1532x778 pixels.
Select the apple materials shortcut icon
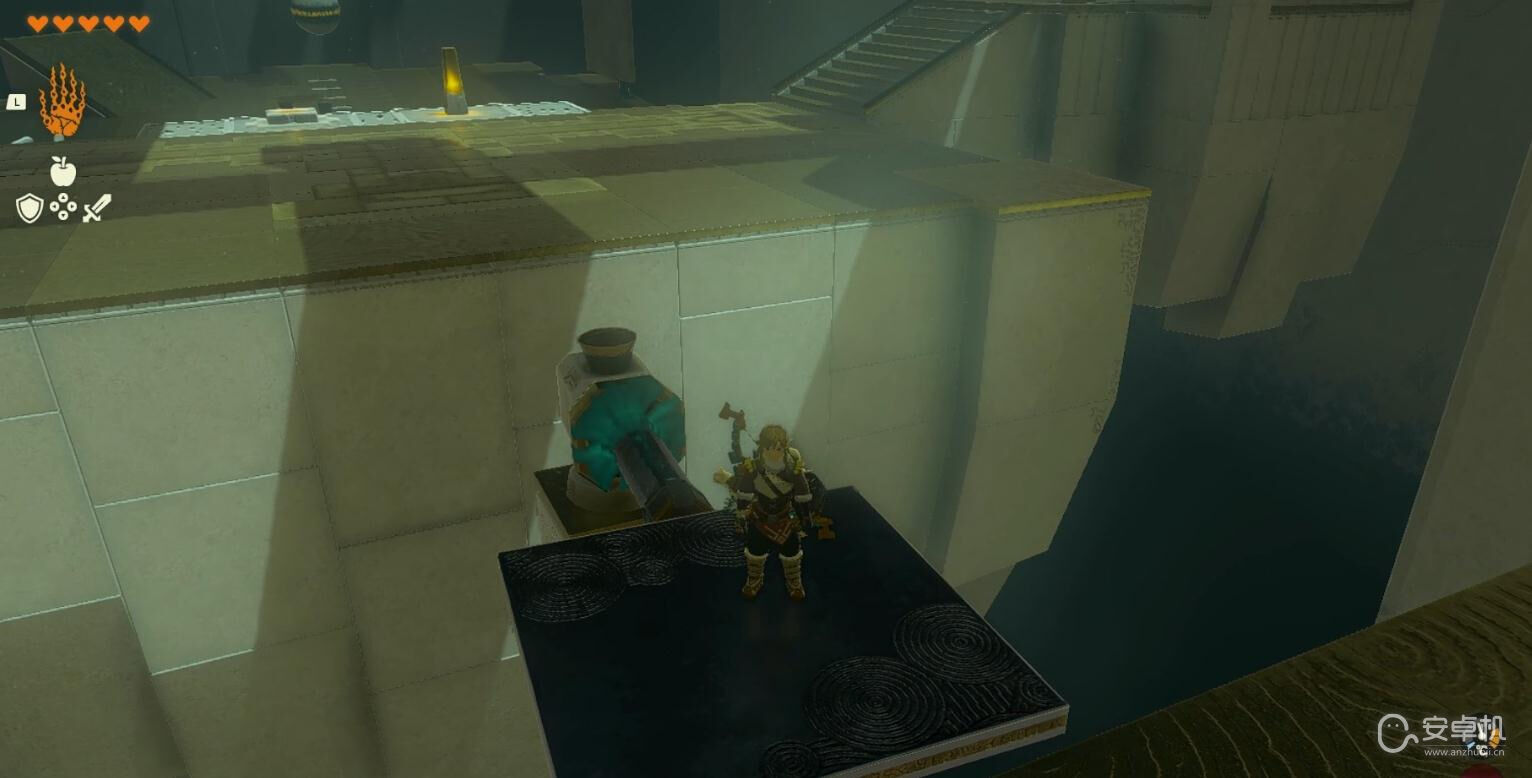(63, 171)
